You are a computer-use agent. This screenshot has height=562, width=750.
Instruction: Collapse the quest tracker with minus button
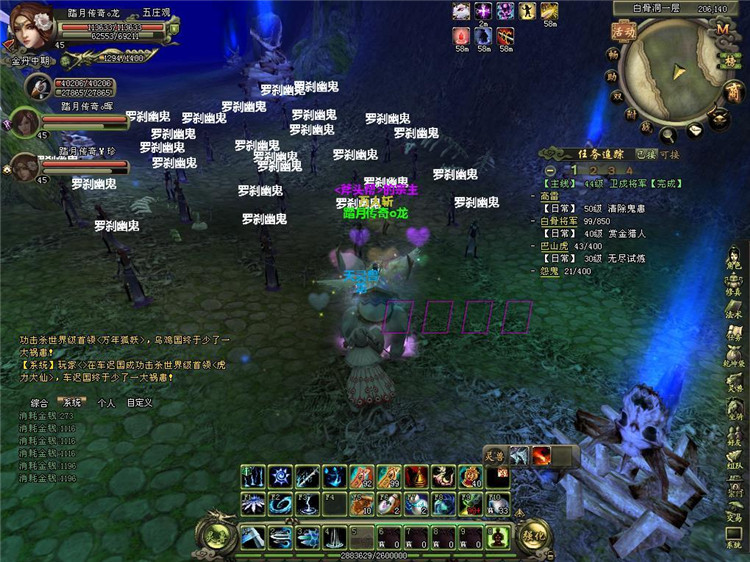[551, 171]
